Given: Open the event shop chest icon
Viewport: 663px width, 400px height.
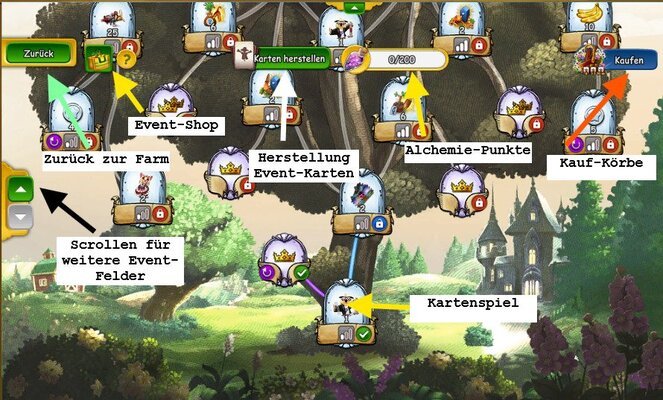Looking at the screenshot, I should click(98, 59).
